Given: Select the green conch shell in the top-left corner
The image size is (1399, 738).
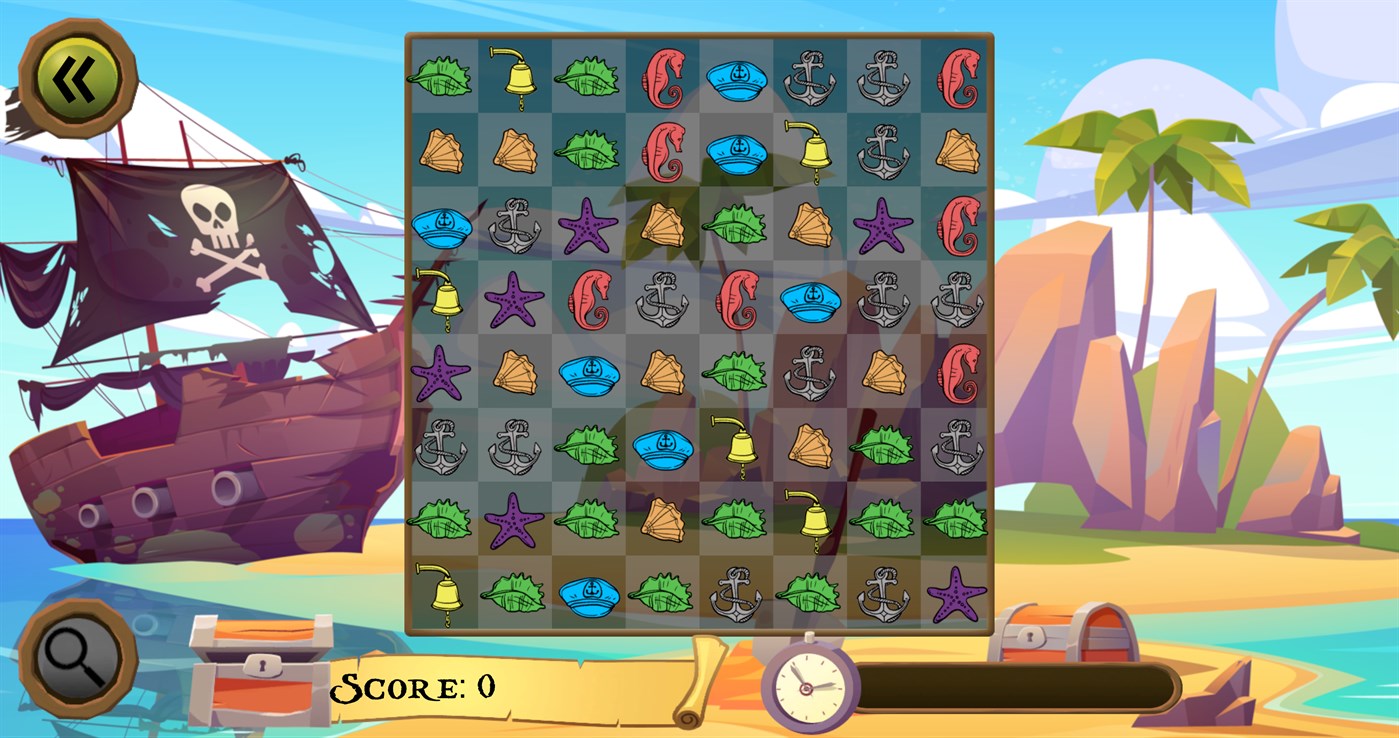Looking at the screenshot, I should tap(445, 75).
